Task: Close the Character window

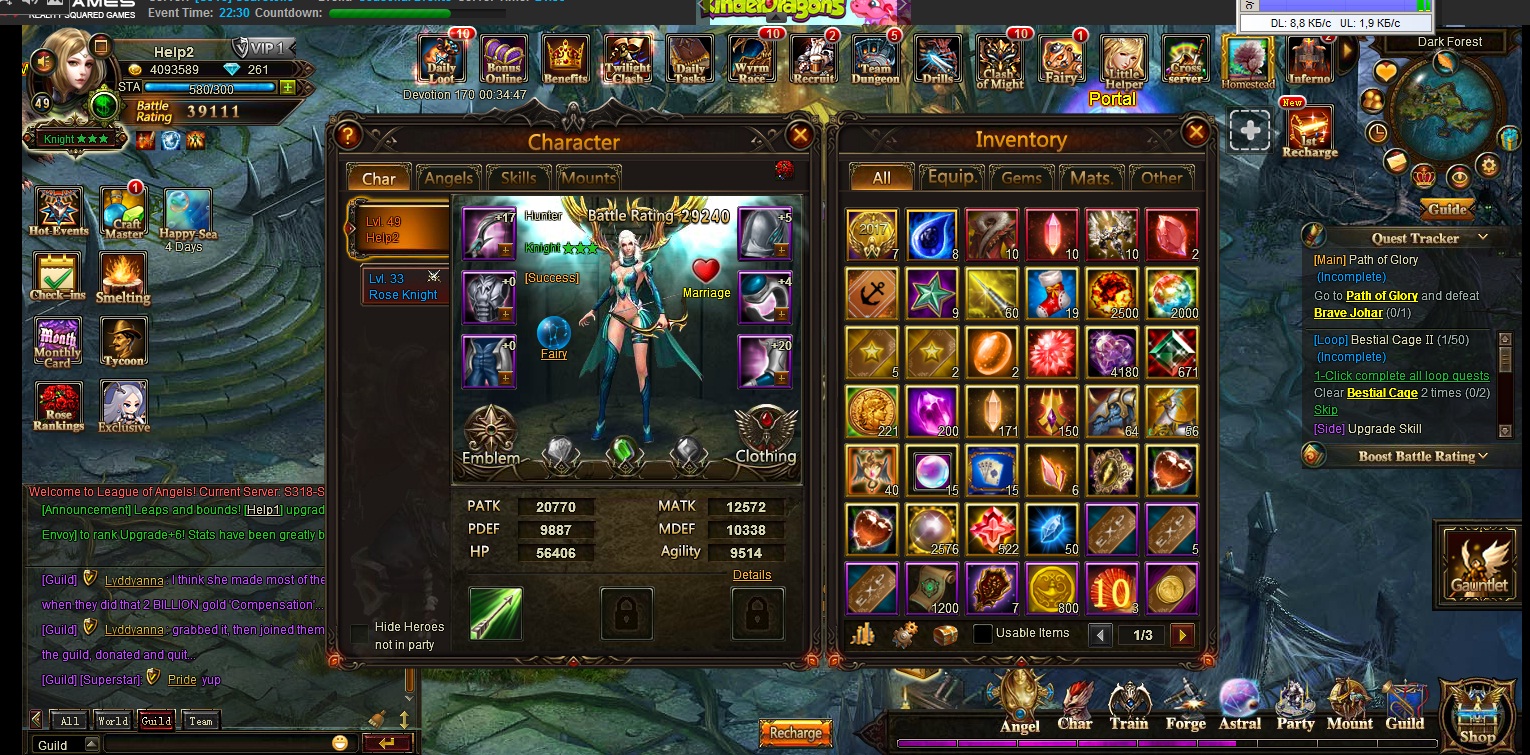Action: pyautogui.click(x=799, y=136)
